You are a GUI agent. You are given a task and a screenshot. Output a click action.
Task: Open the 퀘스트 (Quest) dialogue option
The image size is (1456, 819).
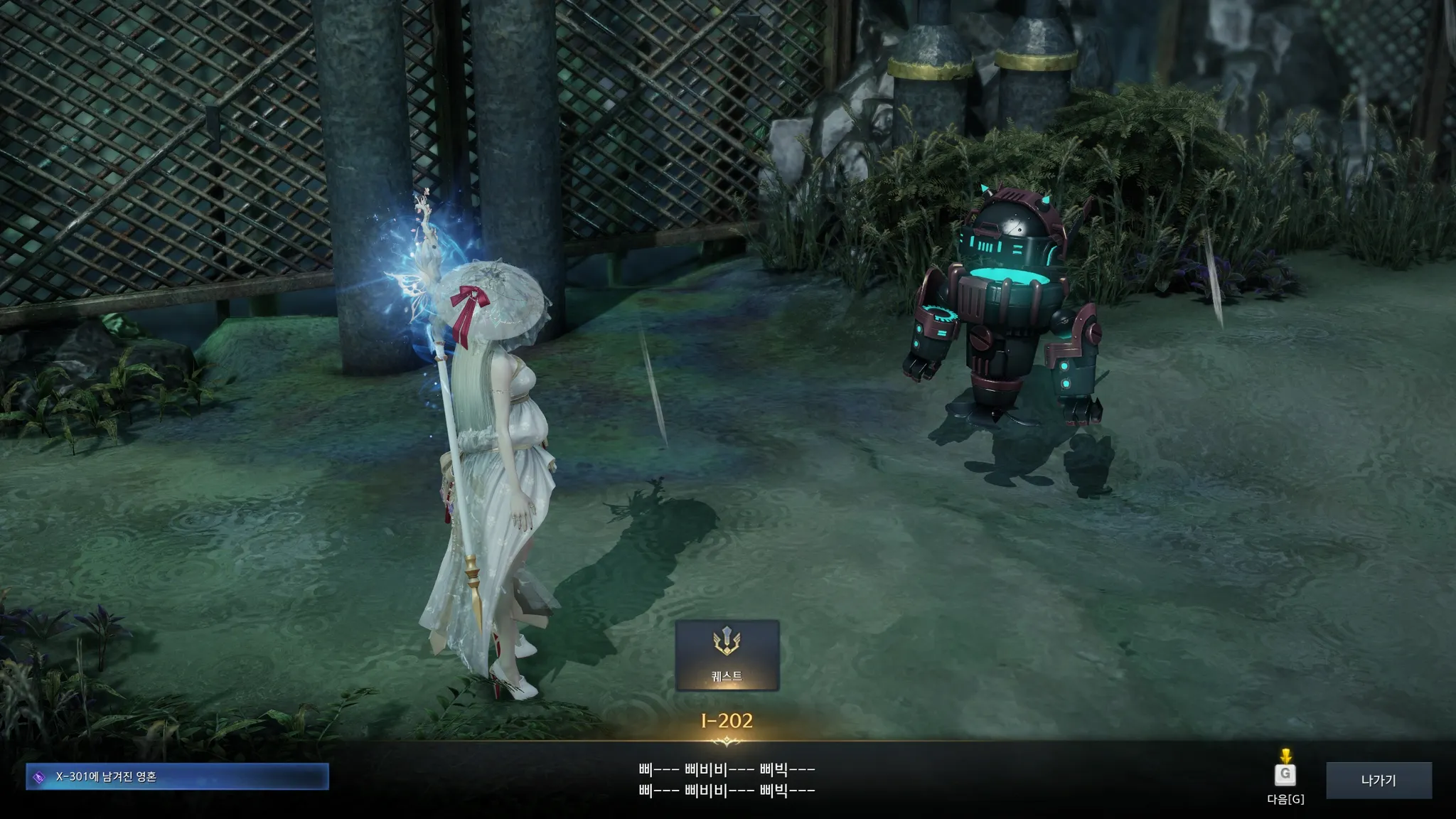[727, 655]
